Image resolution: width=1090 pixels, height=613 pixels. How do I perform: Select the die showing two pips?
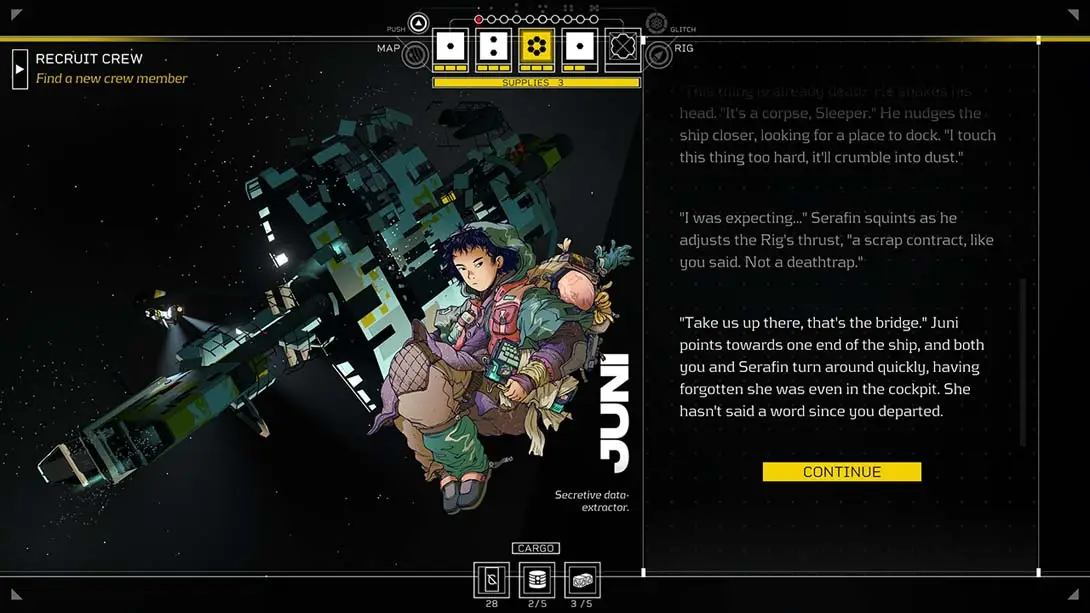(493, 48)
